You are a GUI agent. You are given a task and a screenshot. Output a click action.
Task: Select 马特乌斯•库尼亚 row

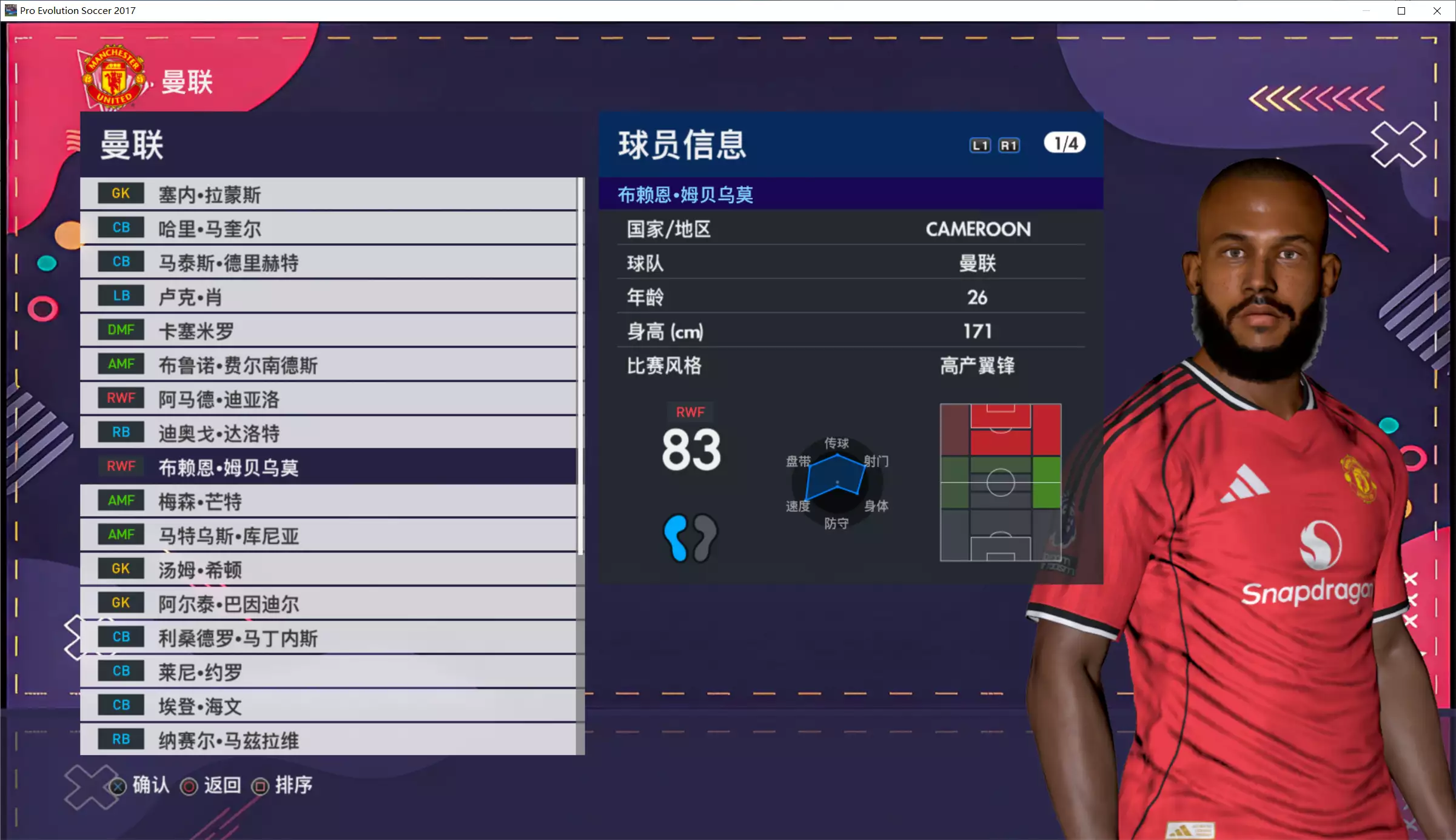coord(327,536)
